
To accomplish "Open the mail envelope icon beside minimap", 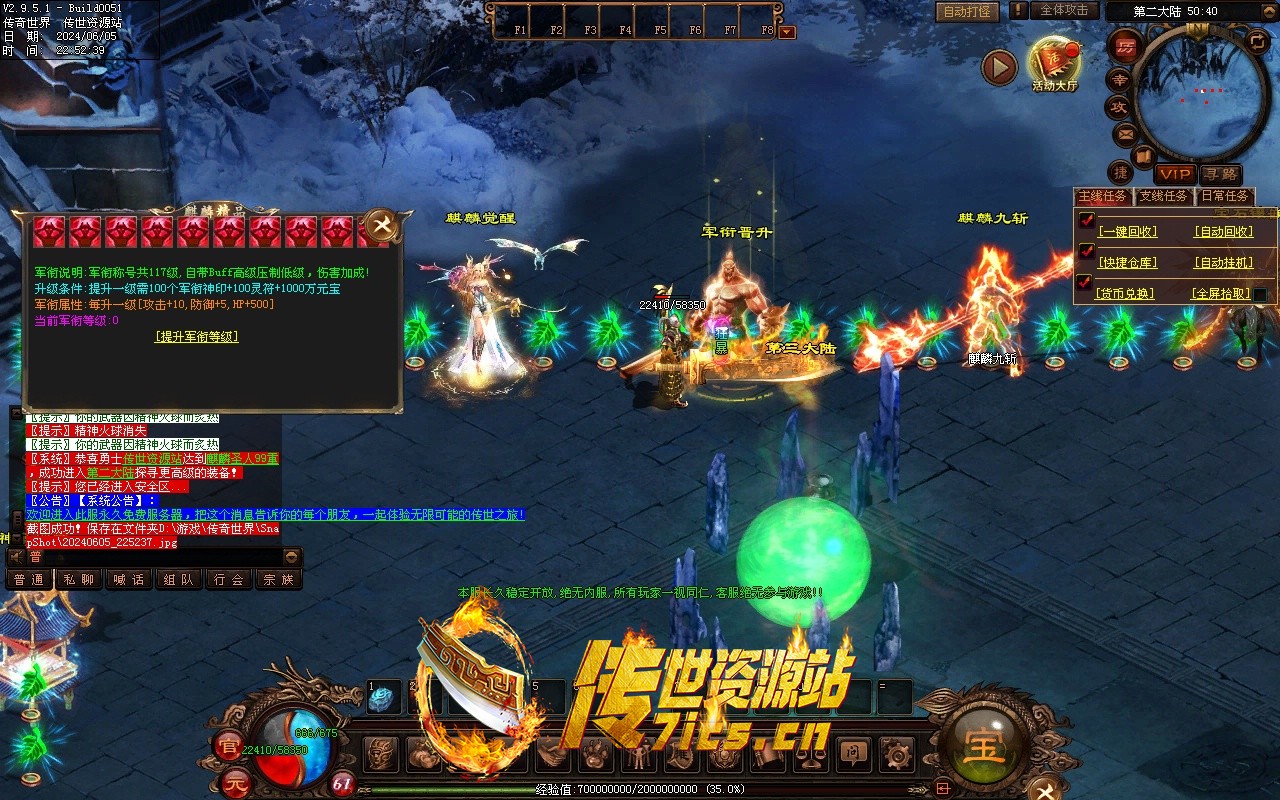I will [1124, 134].
